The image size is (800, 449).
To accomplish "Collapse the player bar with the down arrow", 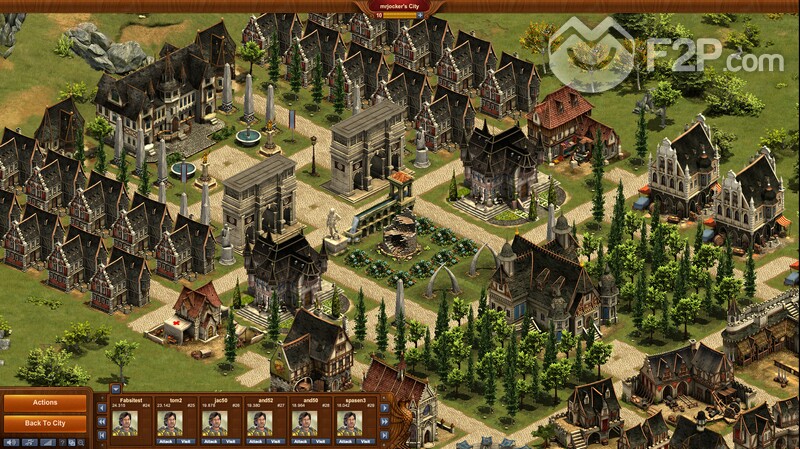I will tap(114, 388).
